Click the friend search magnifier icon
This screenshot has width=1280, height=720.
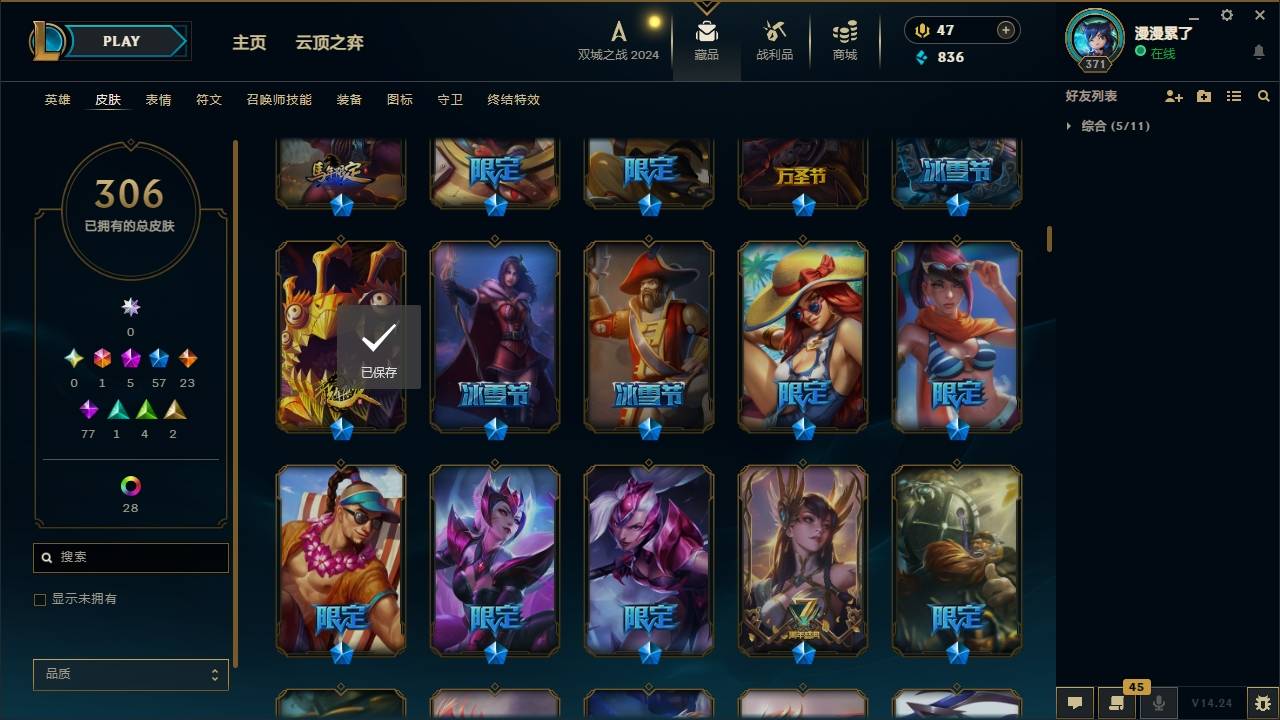(1264, 95)
